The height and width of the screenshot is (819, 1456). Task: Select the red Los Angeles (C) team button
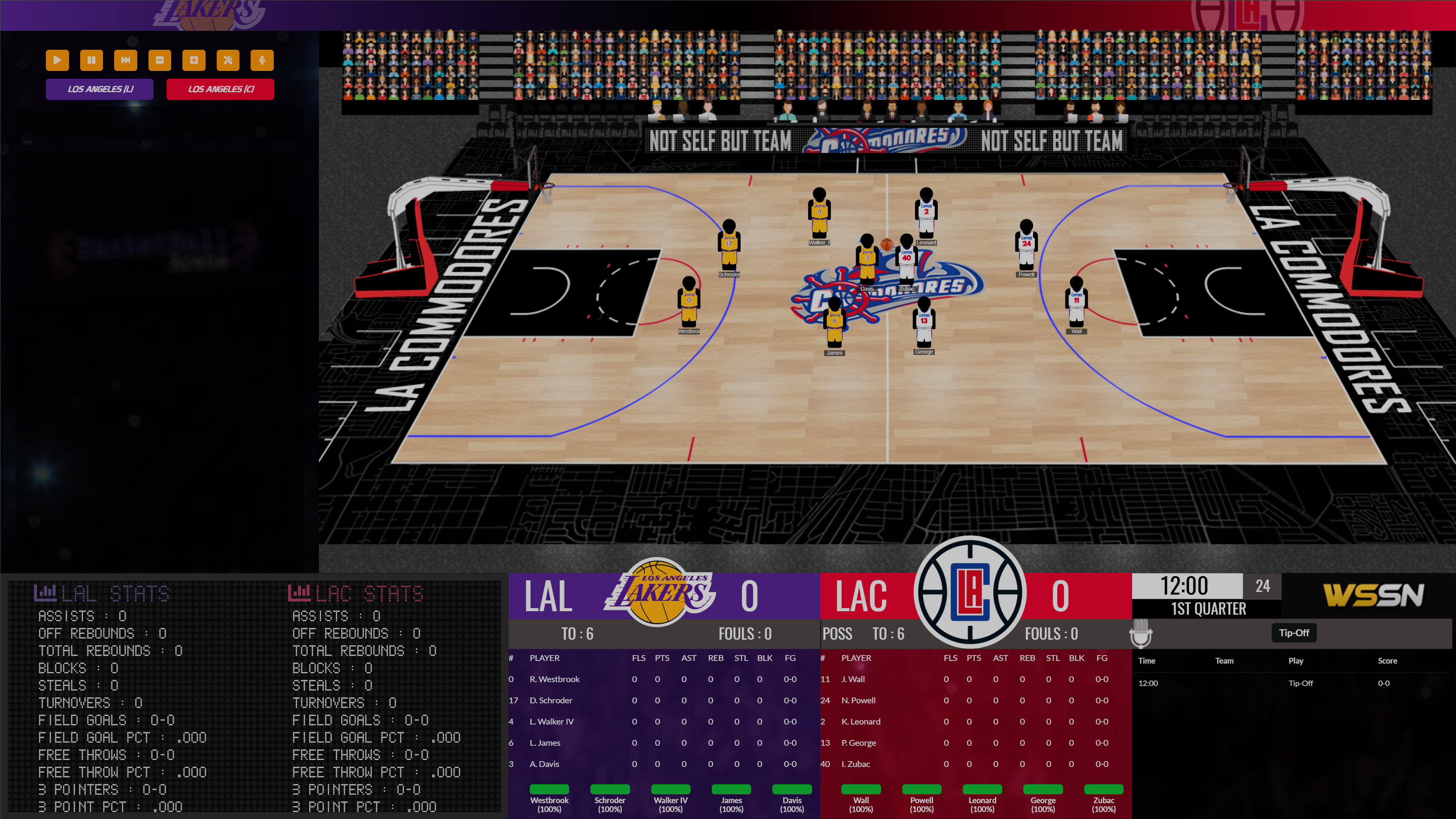tap(221, 89)
